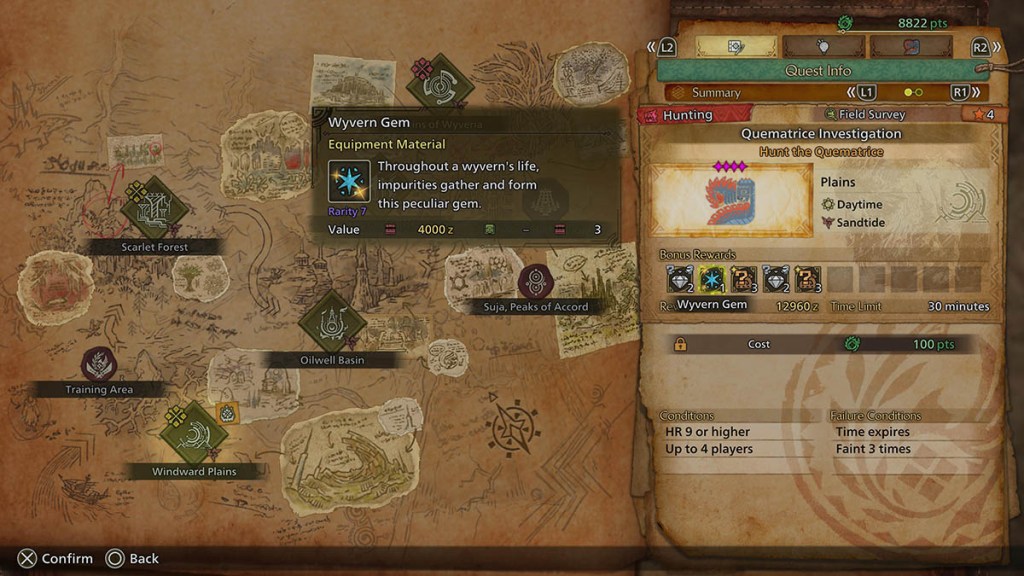Select the Windward Plains locale marker

(194, 433)
